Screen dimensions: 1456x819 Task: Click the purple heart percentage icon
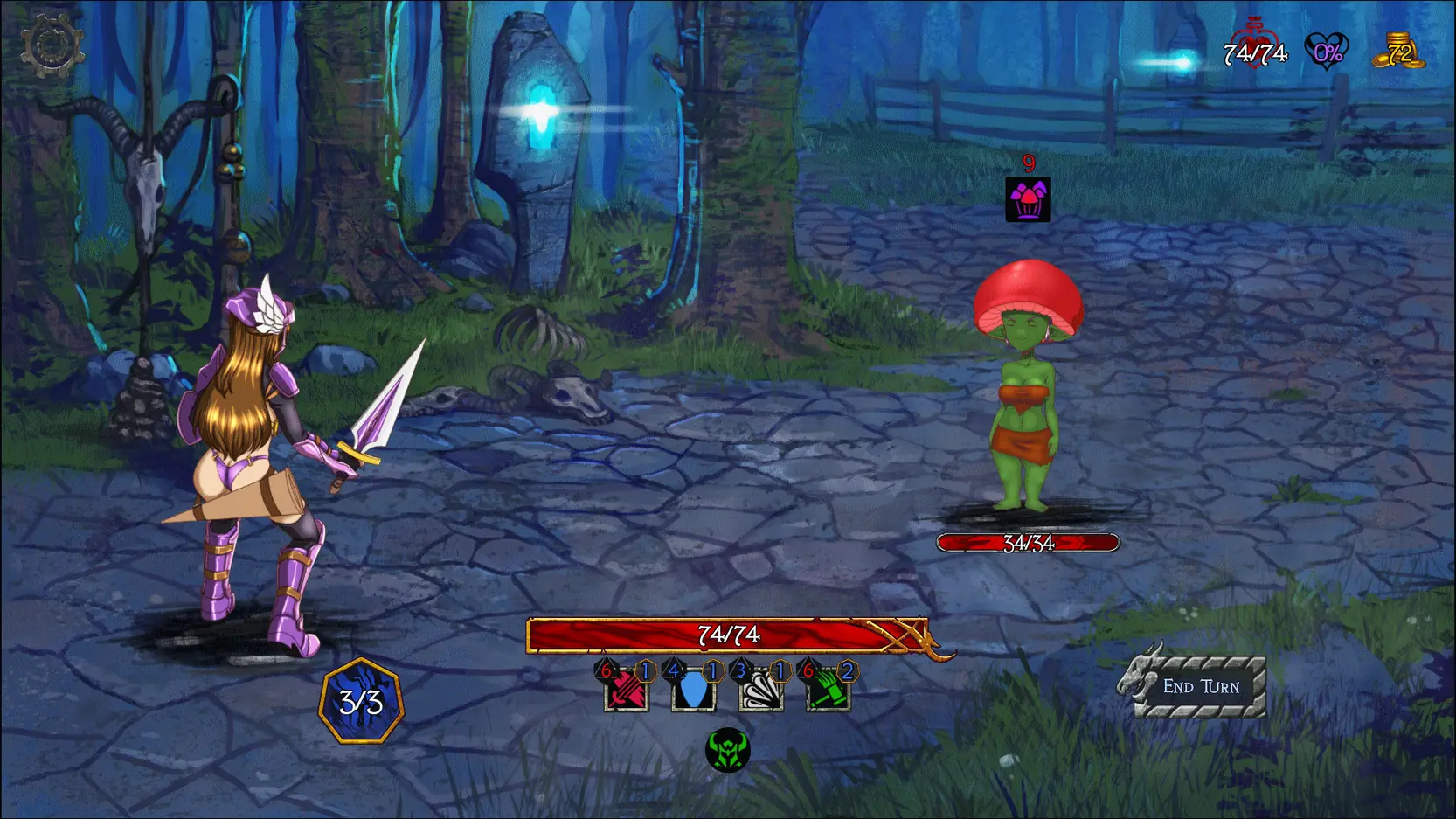[1326, 52]
